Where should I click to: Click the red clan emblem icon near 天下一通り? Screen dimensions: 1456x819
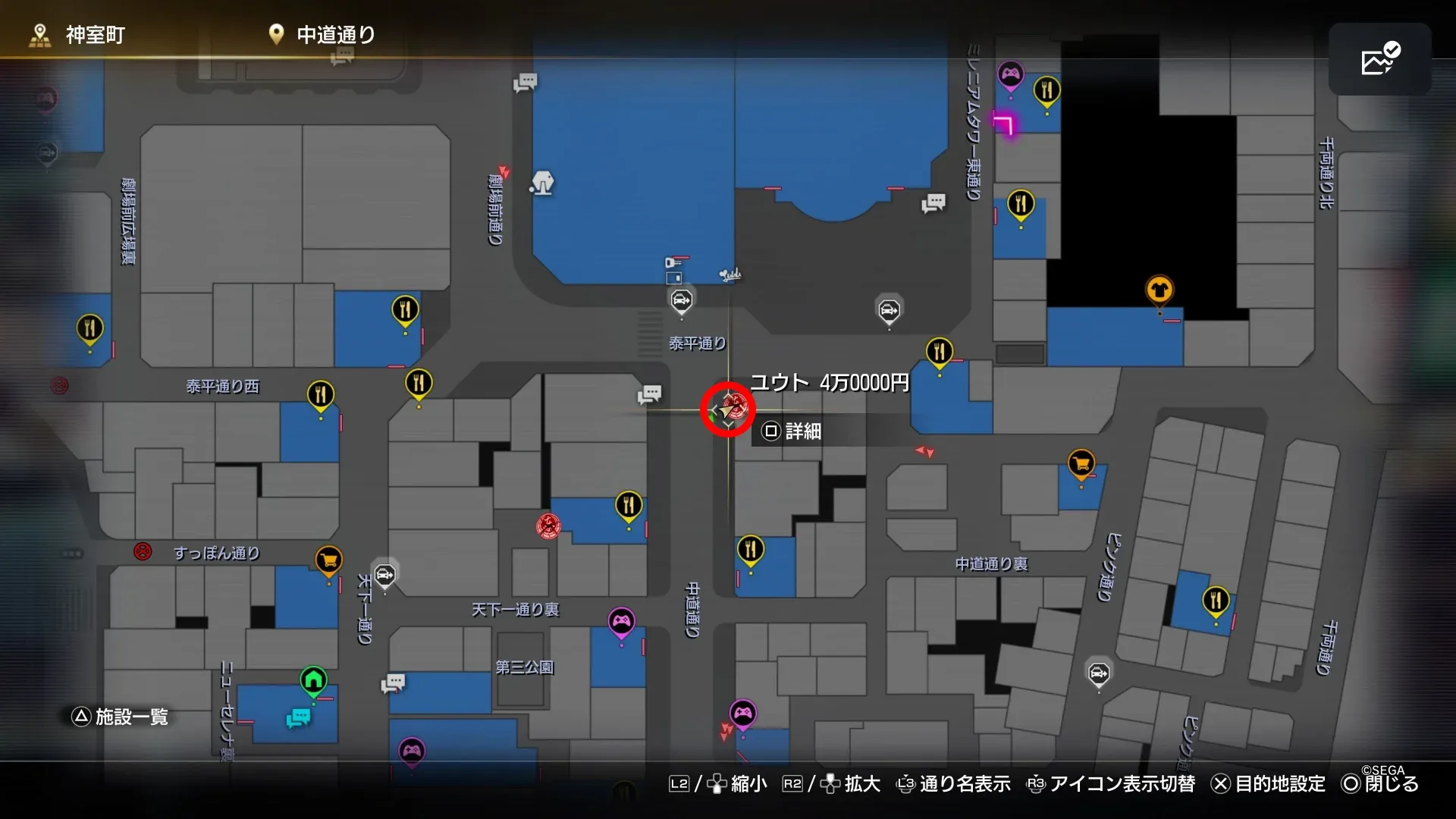(x=548, y=526)
